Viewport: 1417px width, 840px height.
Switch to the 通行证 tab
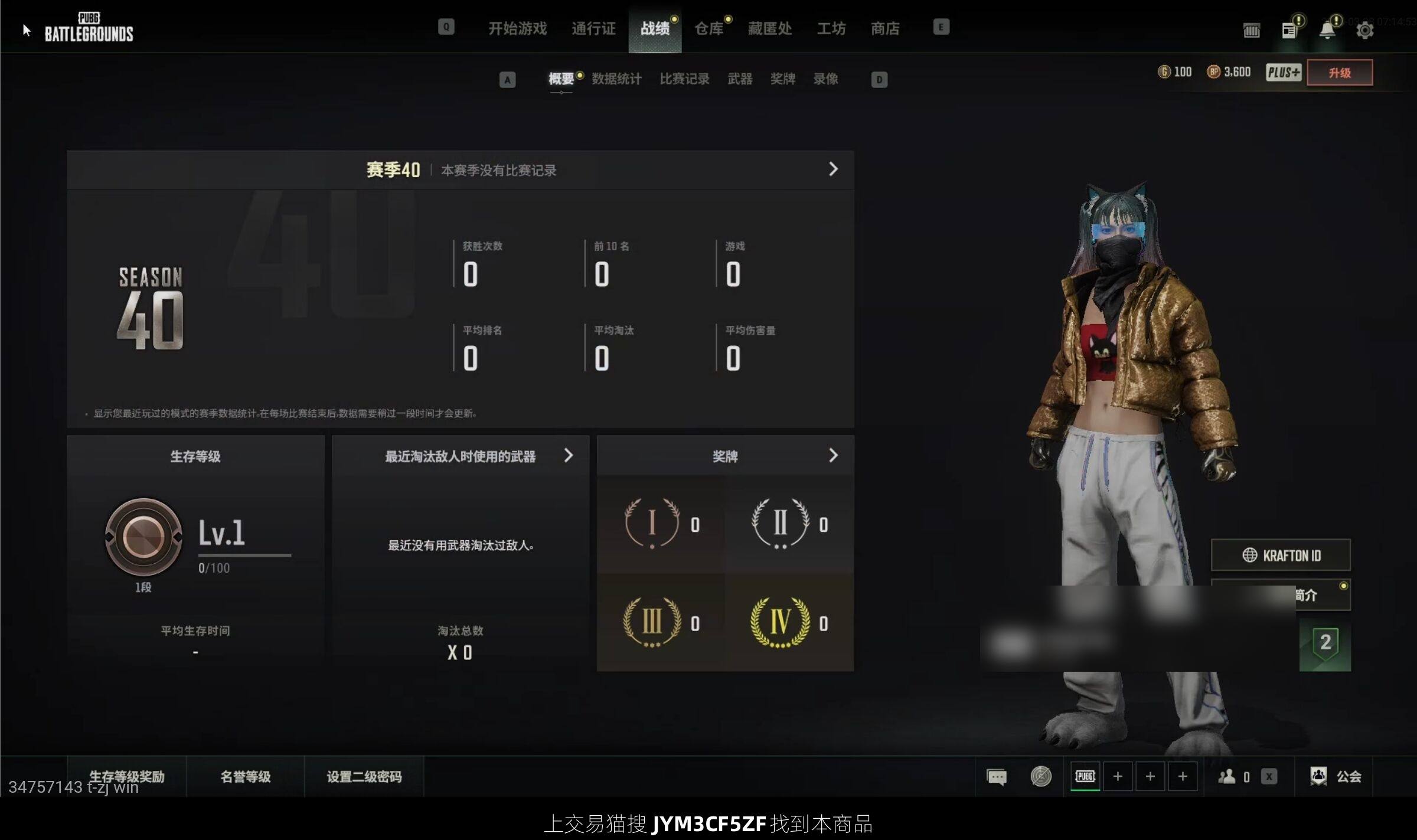[x=593, y=28]
